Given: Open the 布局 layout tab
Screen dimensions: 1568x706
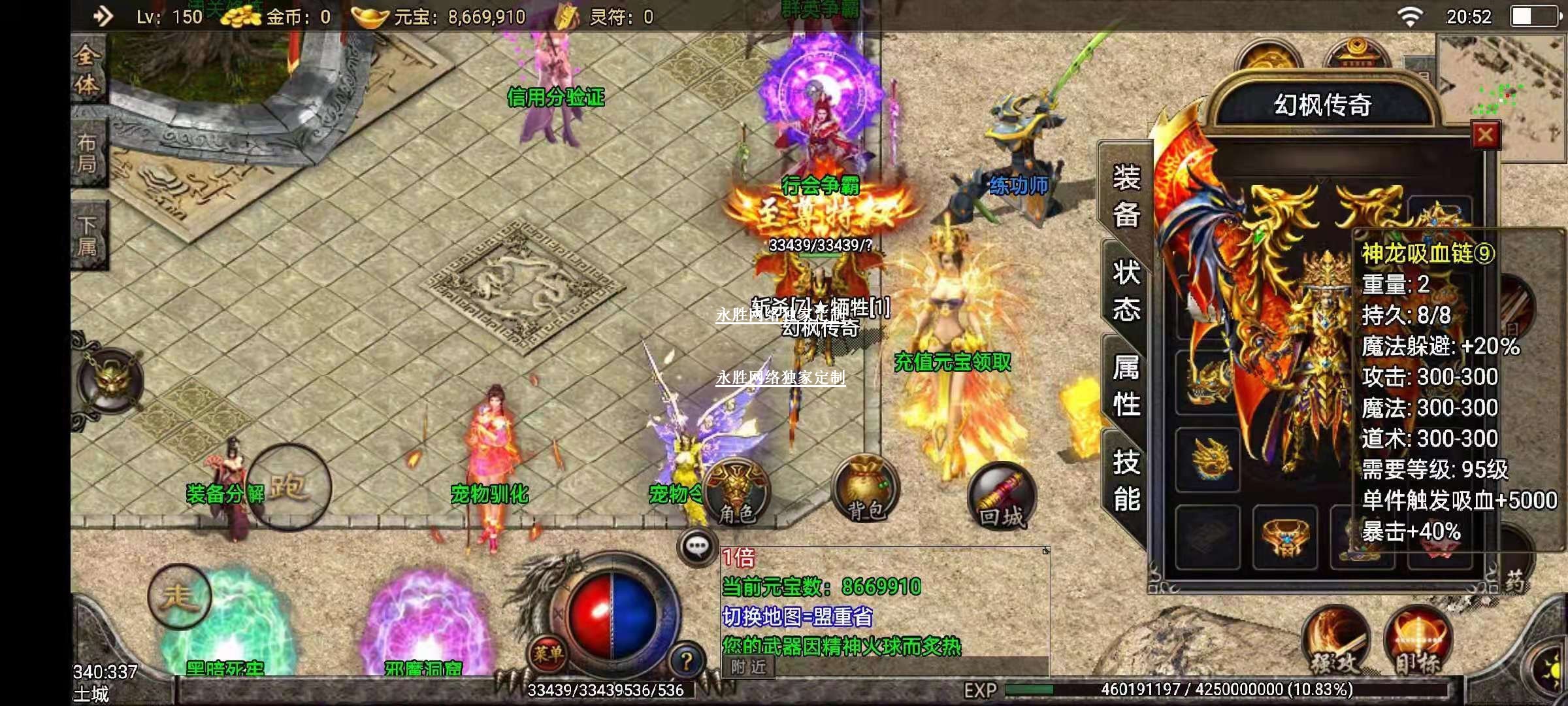Looking at the screenshot, I should 88,153.
